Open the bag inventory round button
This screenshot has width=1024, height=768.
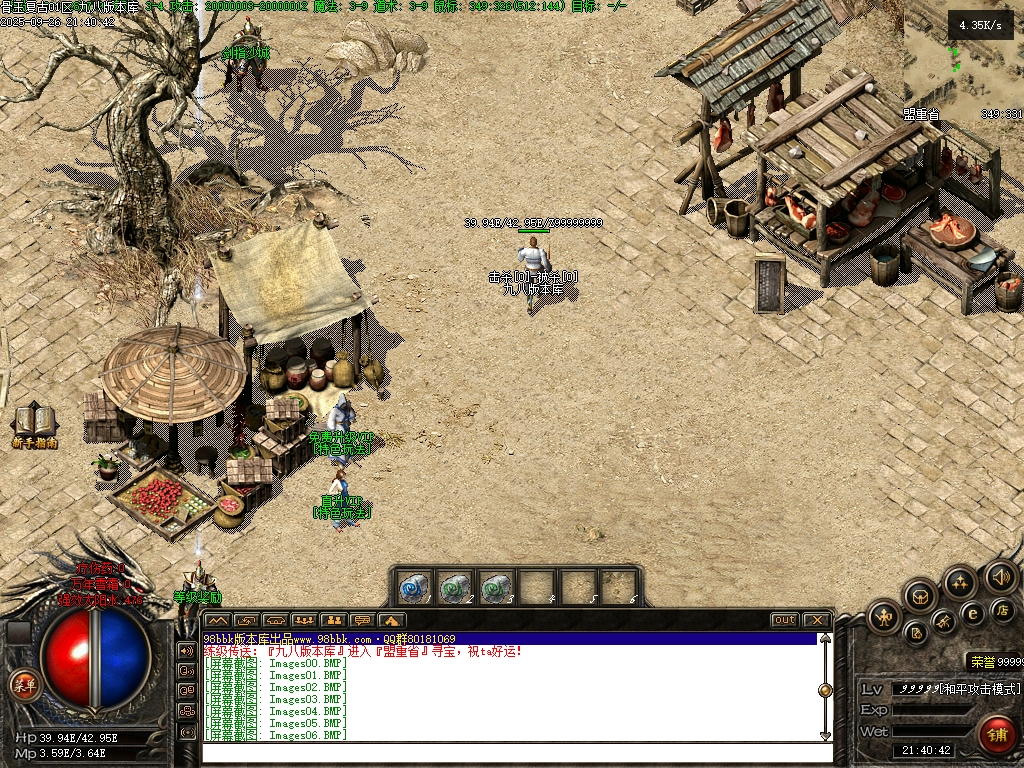pos(920,597)
